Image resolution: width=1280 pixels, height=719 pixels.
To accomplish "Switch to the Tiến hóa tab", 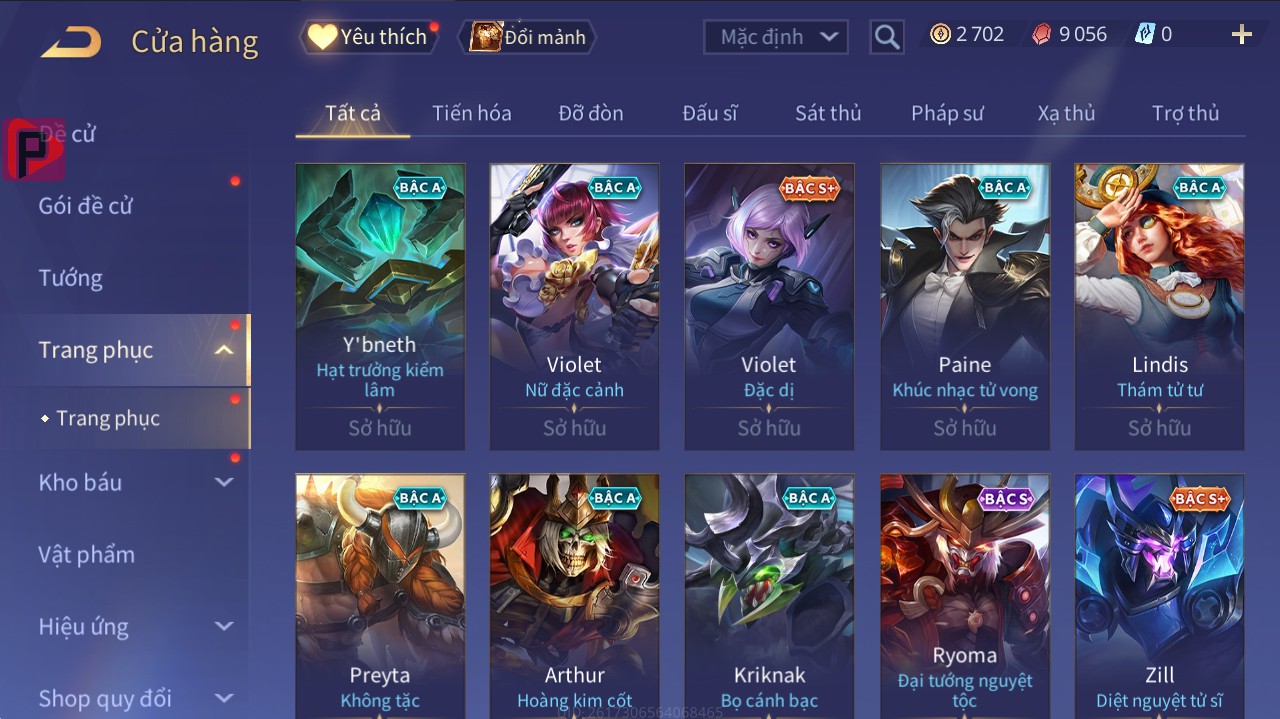I will click(471, 113).
